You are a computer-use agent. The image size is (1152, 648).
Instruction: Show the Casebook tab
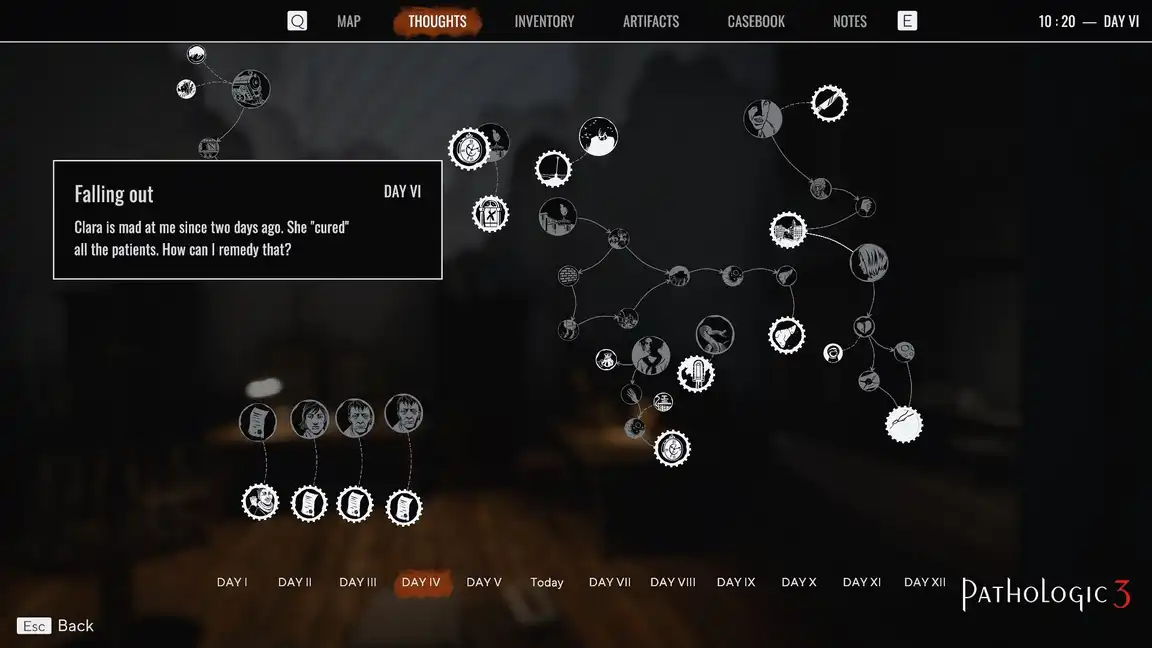pos(756,21)
